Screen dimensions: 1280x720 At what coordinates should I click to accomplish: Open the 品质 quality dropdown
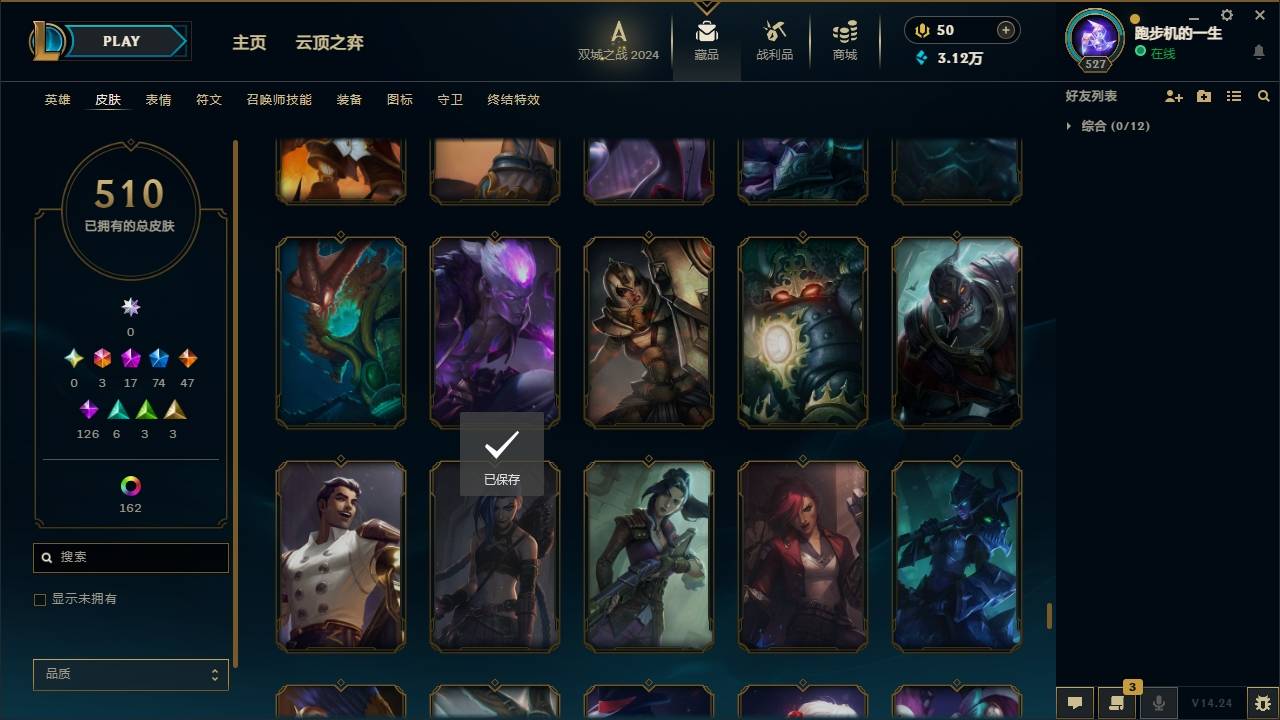pyautogui.click(x=130, y=674)
